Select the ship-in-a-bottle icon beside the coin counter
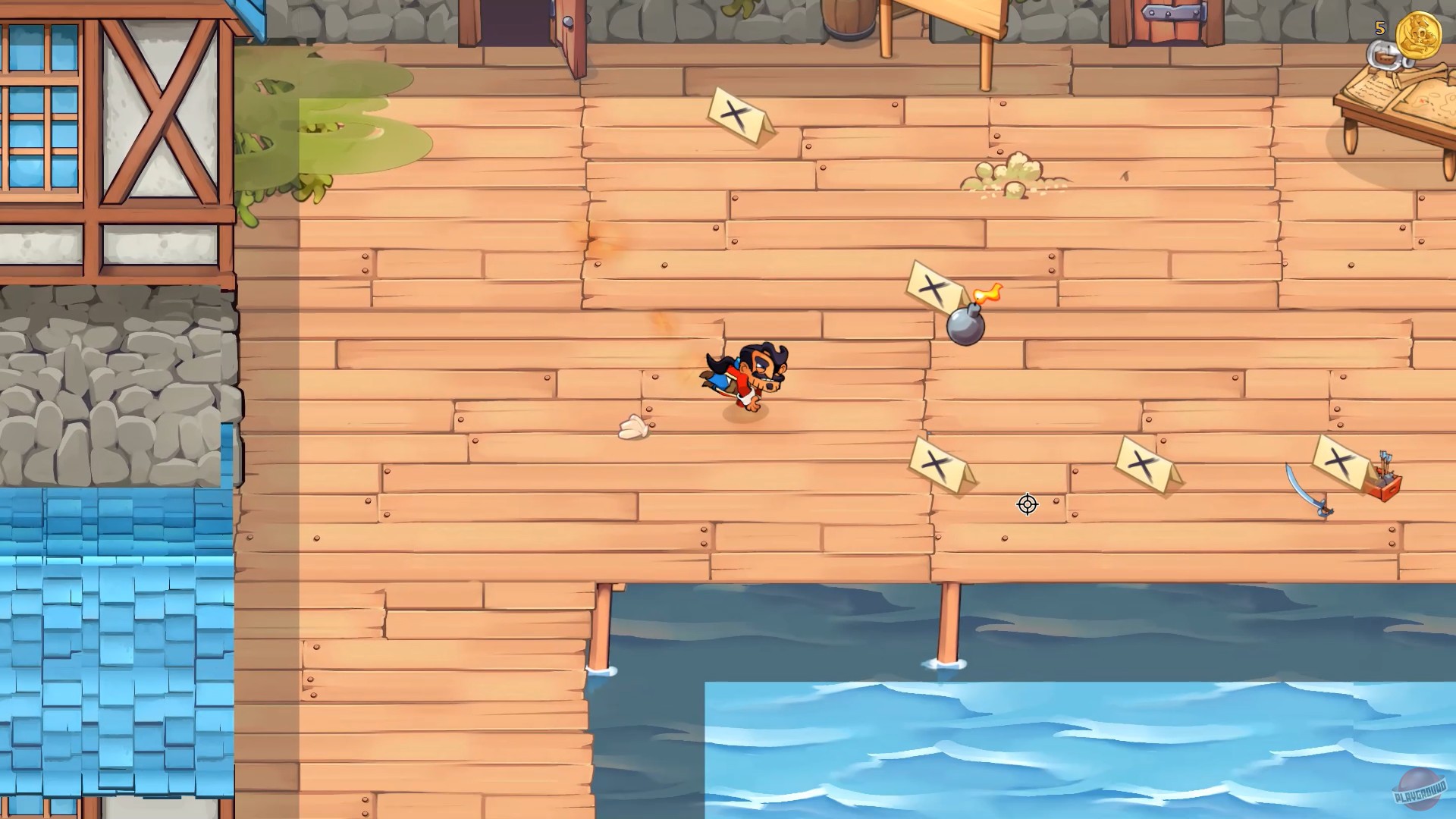The width and height of the screenshot is (1456, 819). pyautogui.click(x=1385, y=55)
